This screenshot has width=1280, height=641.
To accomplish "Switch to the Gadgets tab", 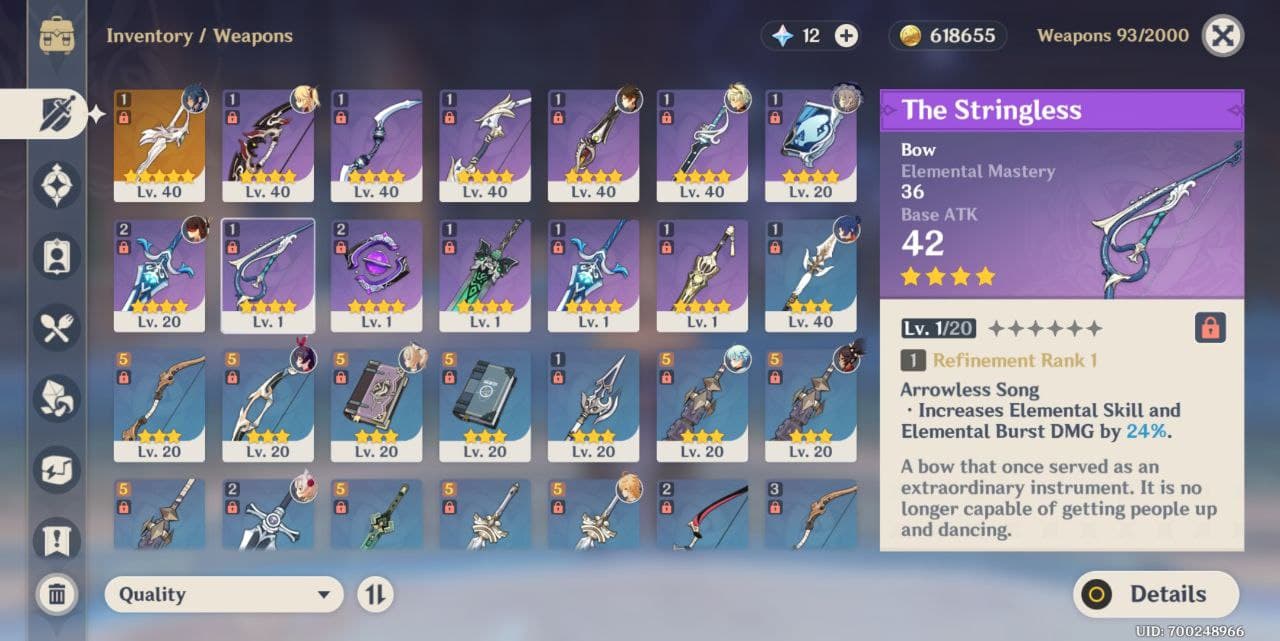I will (x=56, y=469).
